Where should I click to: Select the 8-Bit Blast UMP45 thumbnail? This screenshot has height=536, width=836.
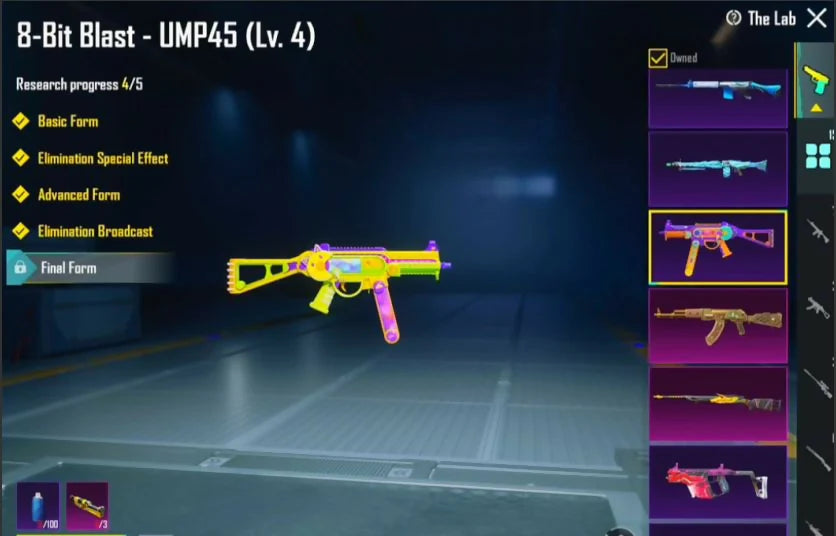(717, 246)
